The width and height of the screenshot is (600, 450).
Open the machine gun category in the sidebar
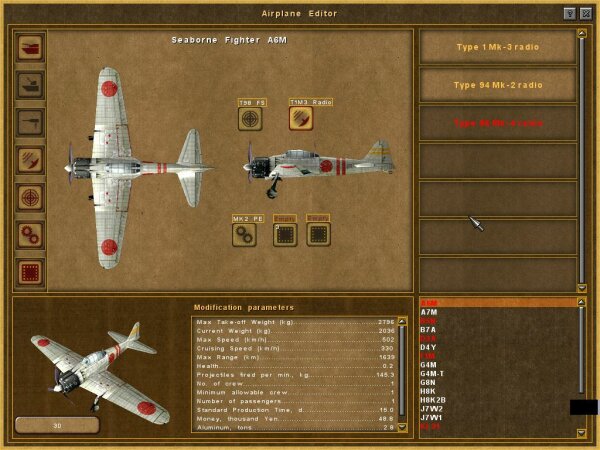pos(30,122)
